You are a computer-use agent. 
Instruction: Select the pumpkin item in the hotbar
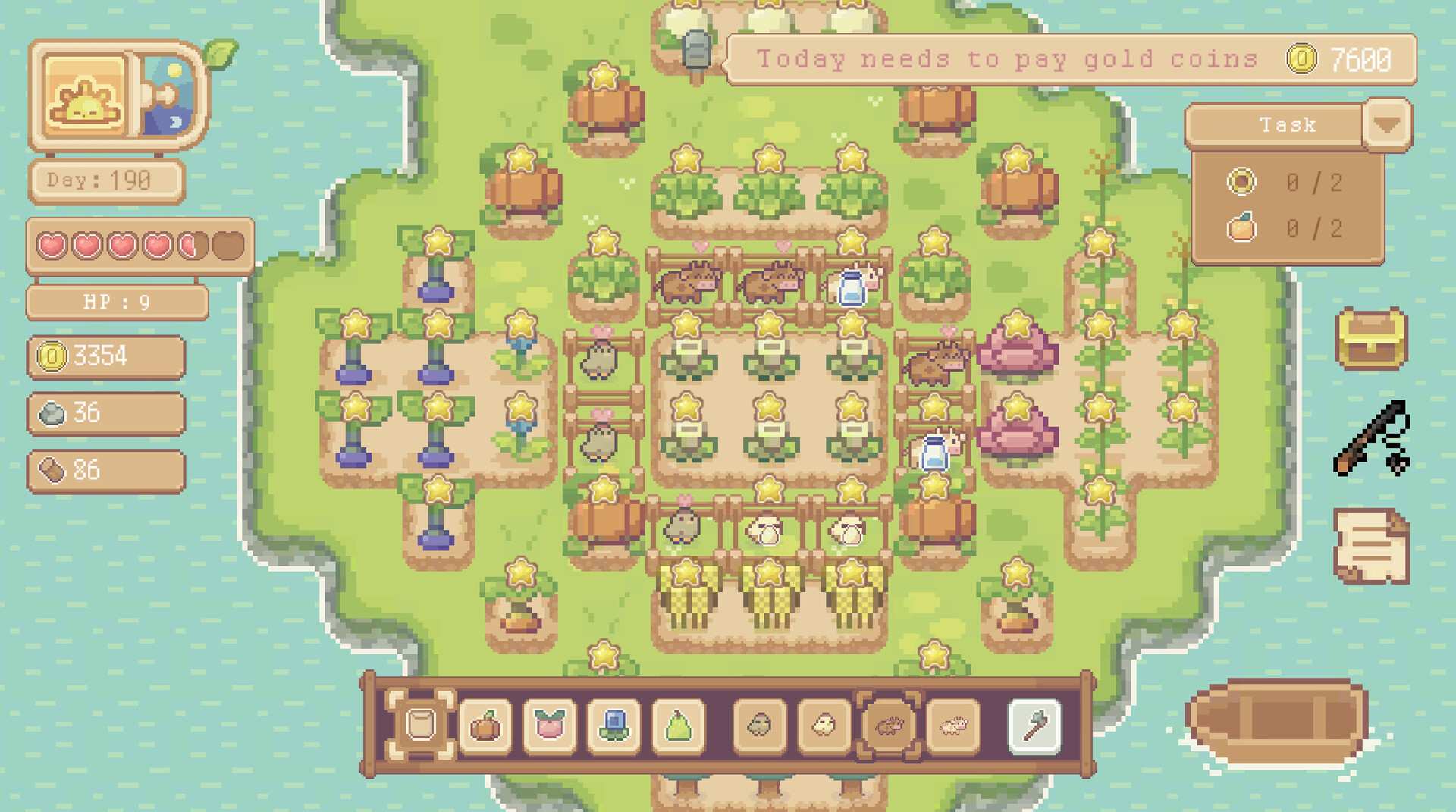click(x=485, y=724)
